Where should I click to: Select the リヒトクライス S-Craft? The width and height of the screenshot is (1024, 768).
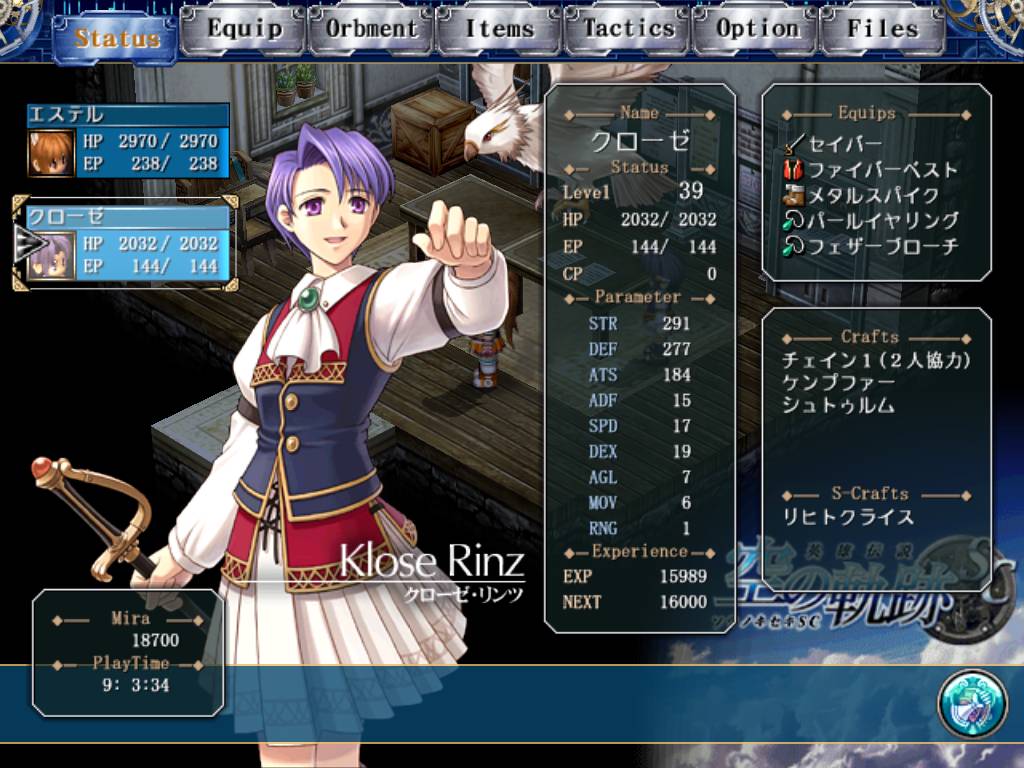848,517
